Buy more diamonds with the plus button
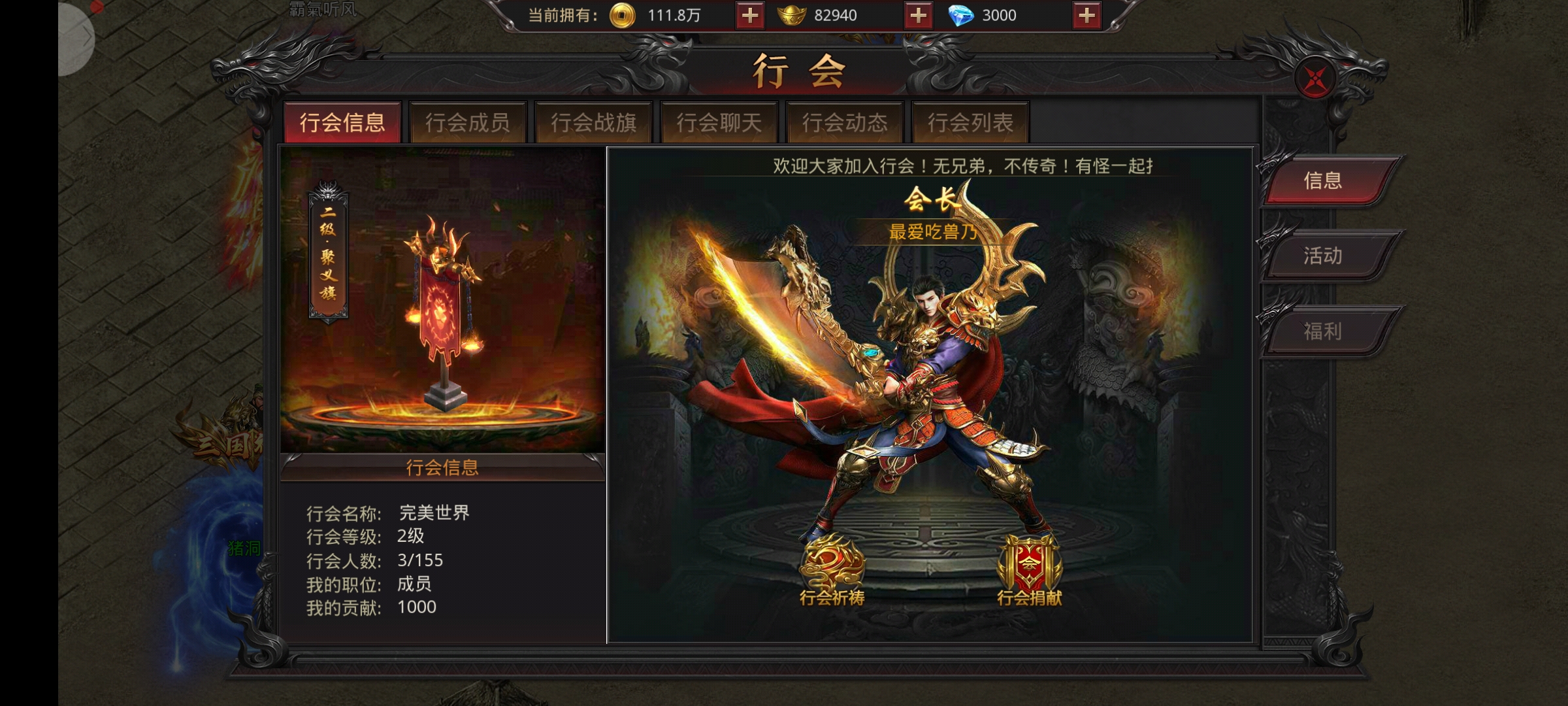The image size is (1568, 706). point(1086,16)
